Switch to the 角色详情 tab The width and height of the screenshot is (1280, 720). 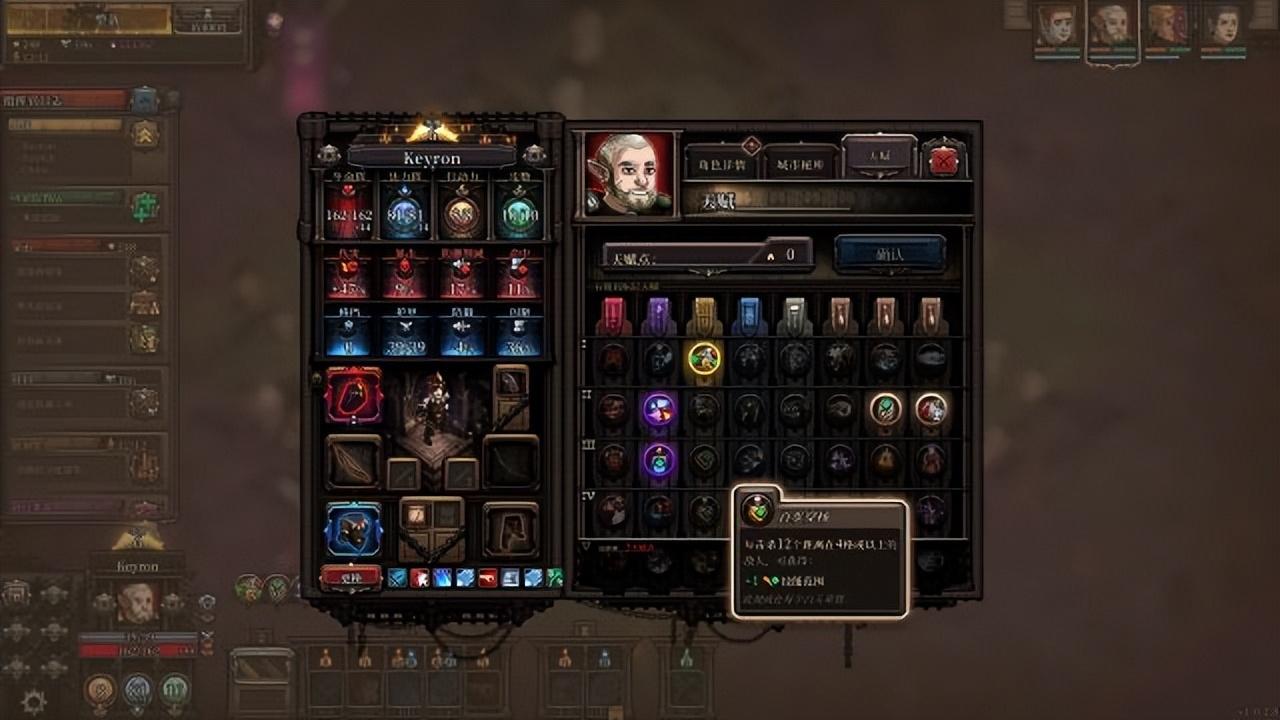(x=722, y=162)
